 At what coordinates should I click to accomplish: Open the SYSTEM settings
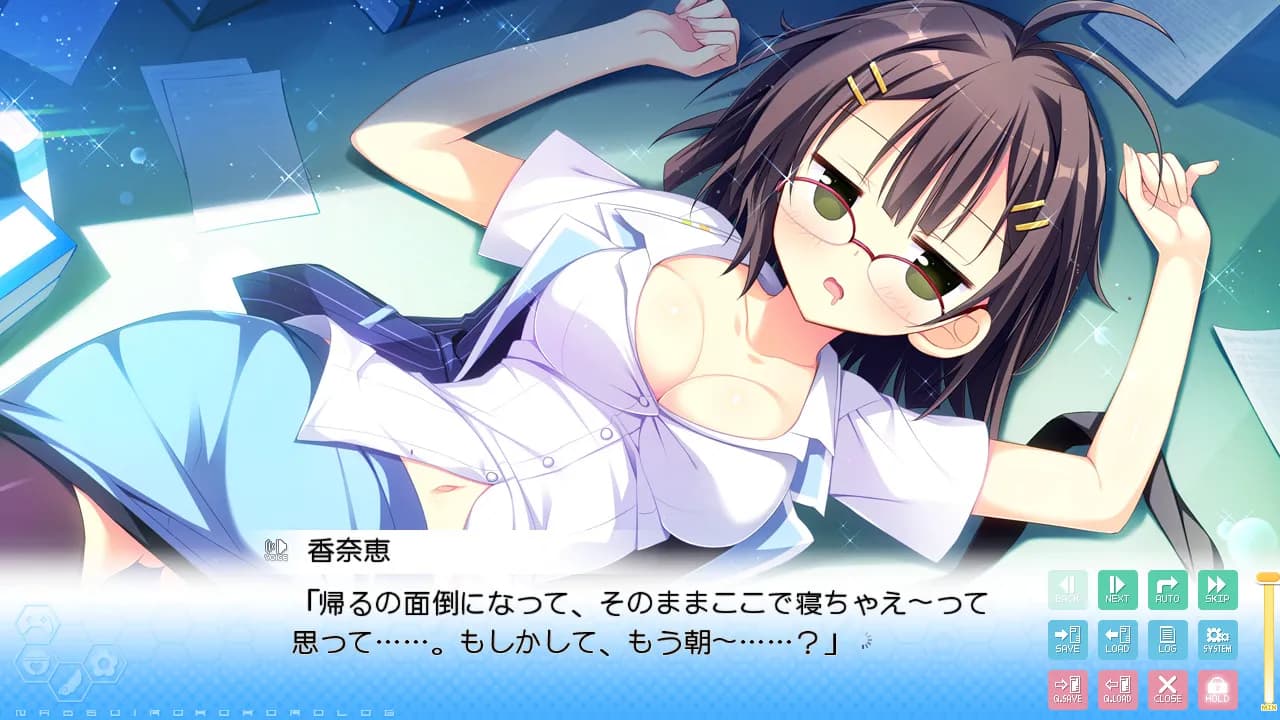click(1218, 640)
